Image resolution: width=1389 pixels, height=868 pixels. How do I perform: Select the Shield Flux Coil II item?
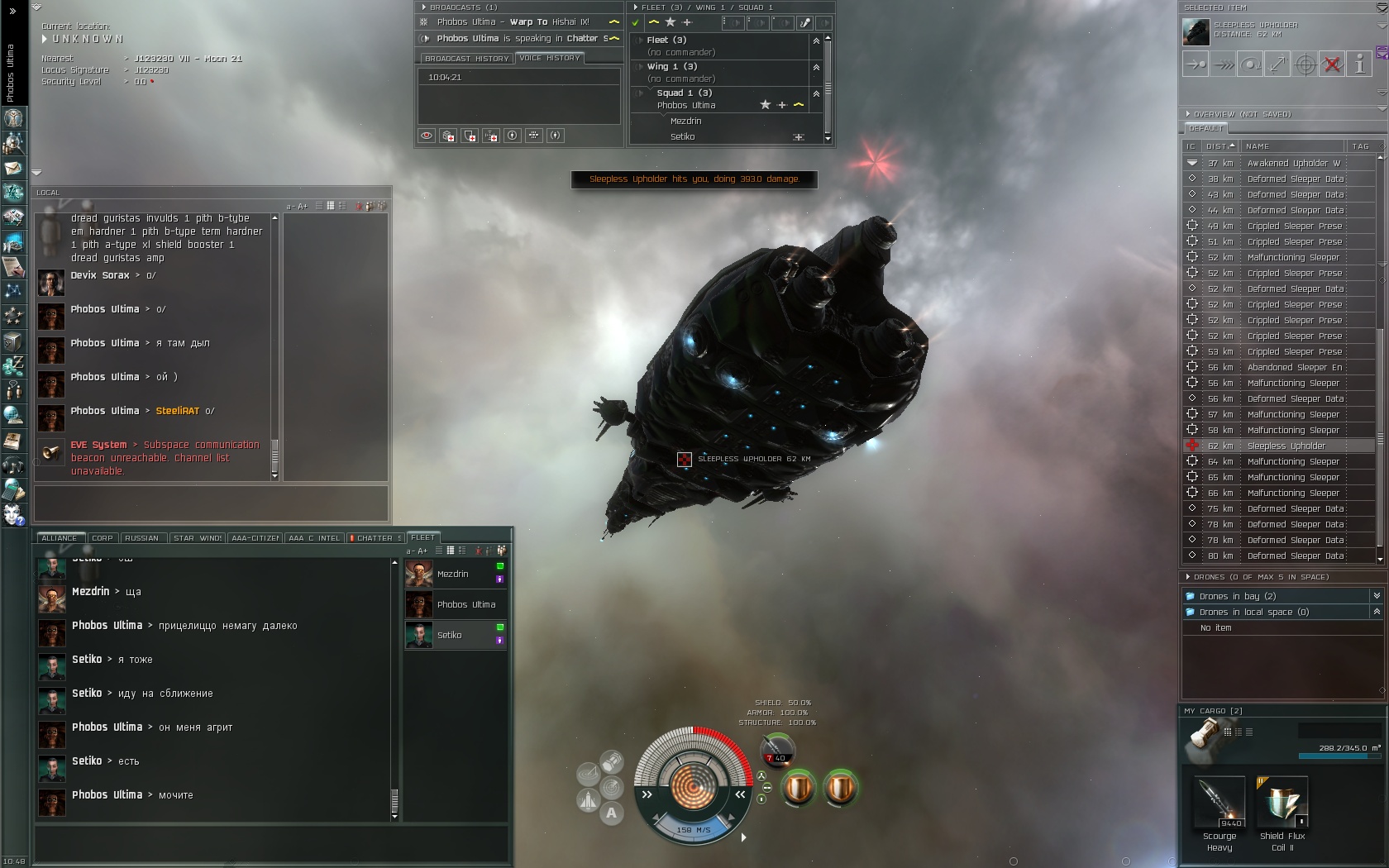[x=1282, y=804]
